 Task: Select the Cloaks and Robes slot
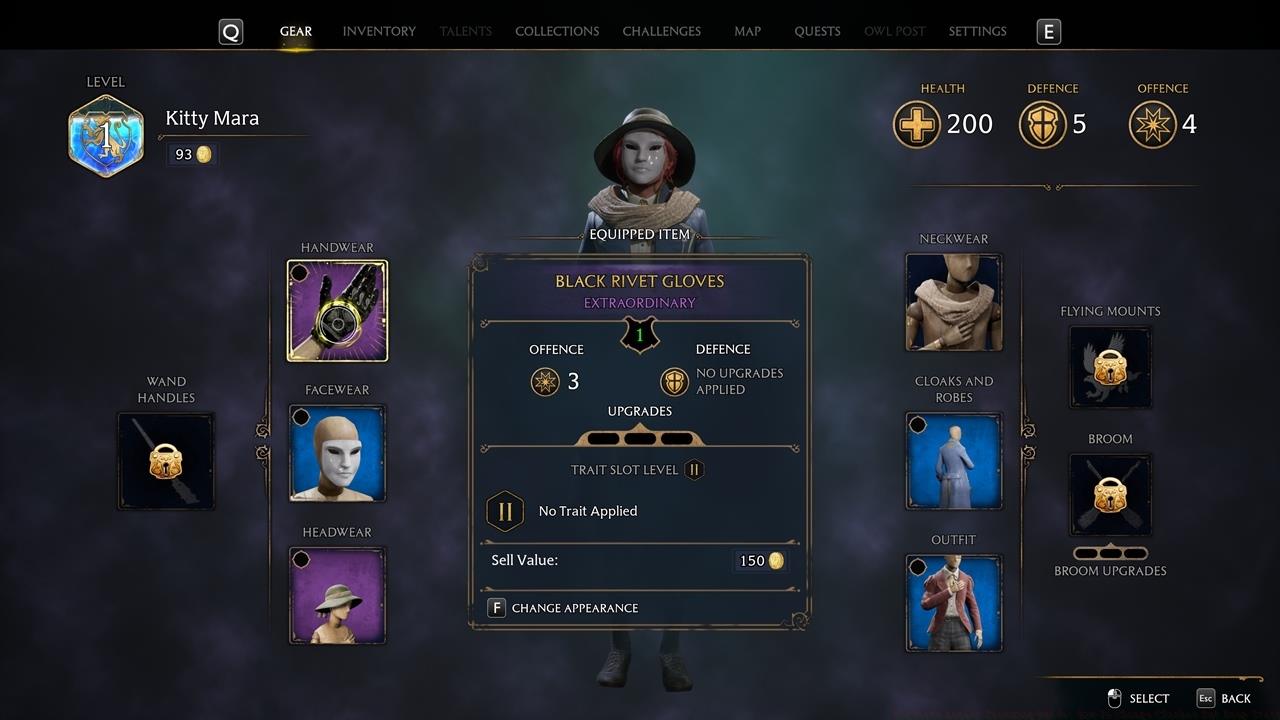click(x=953, y=461)
